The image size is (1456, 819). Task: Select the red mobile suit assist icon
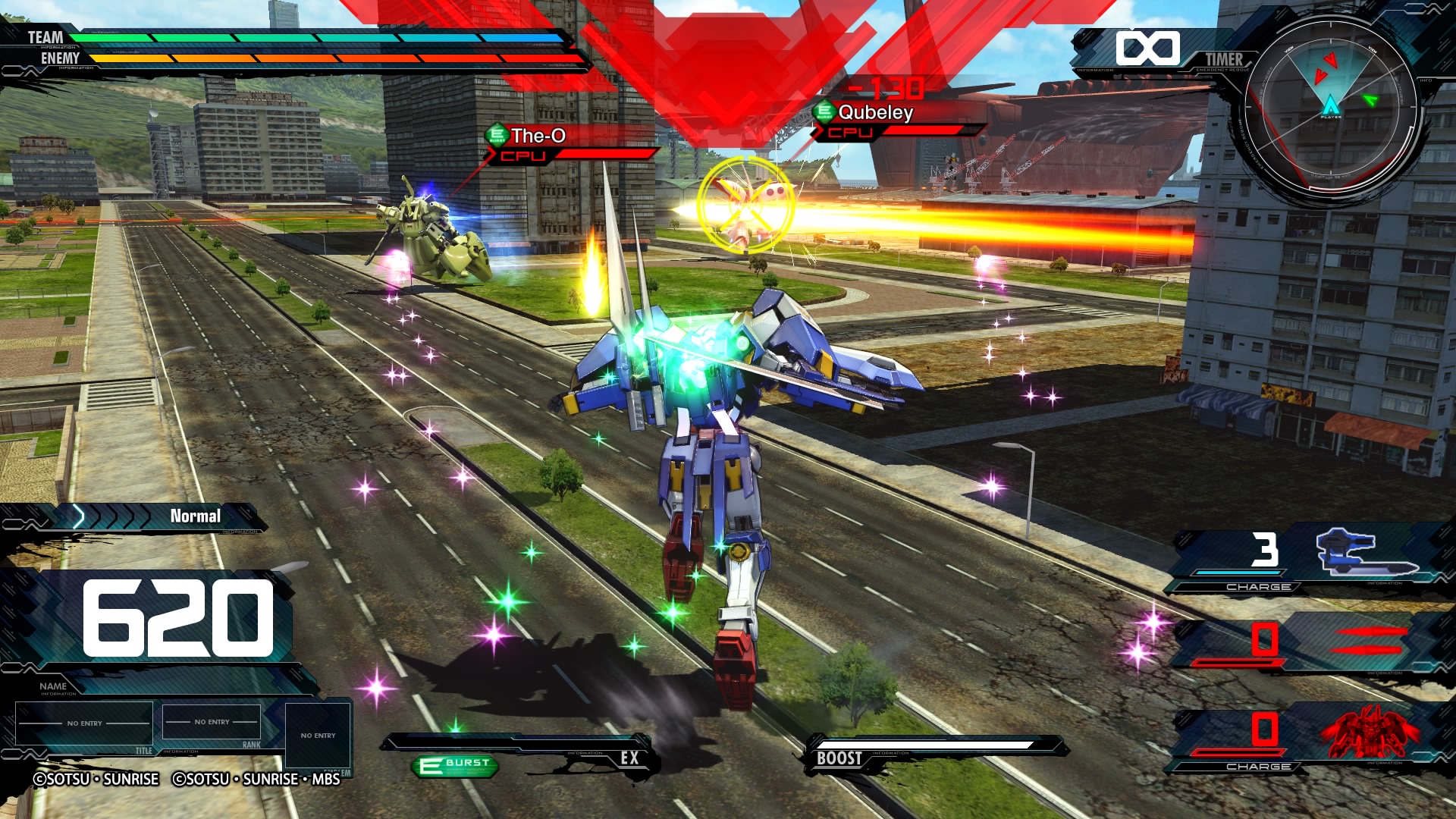pyautogui.click(x=1370, y=733)
